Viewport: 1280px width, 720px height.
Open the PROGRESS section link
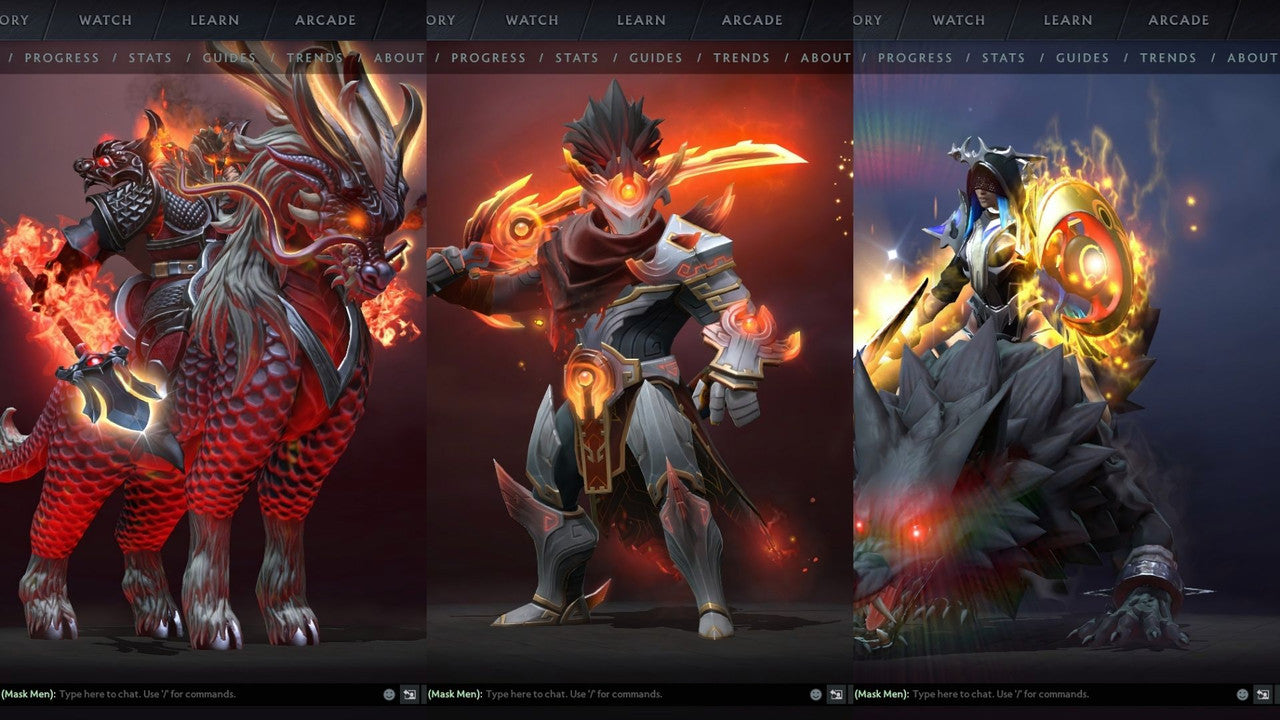(63, 58)
